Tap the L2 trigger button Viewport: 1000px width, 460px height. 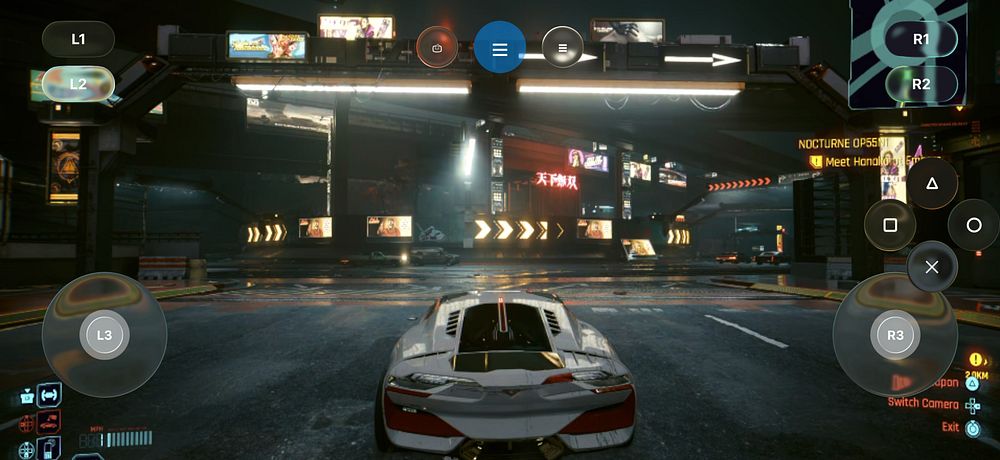pyautogui.click(x=78, y=85)
